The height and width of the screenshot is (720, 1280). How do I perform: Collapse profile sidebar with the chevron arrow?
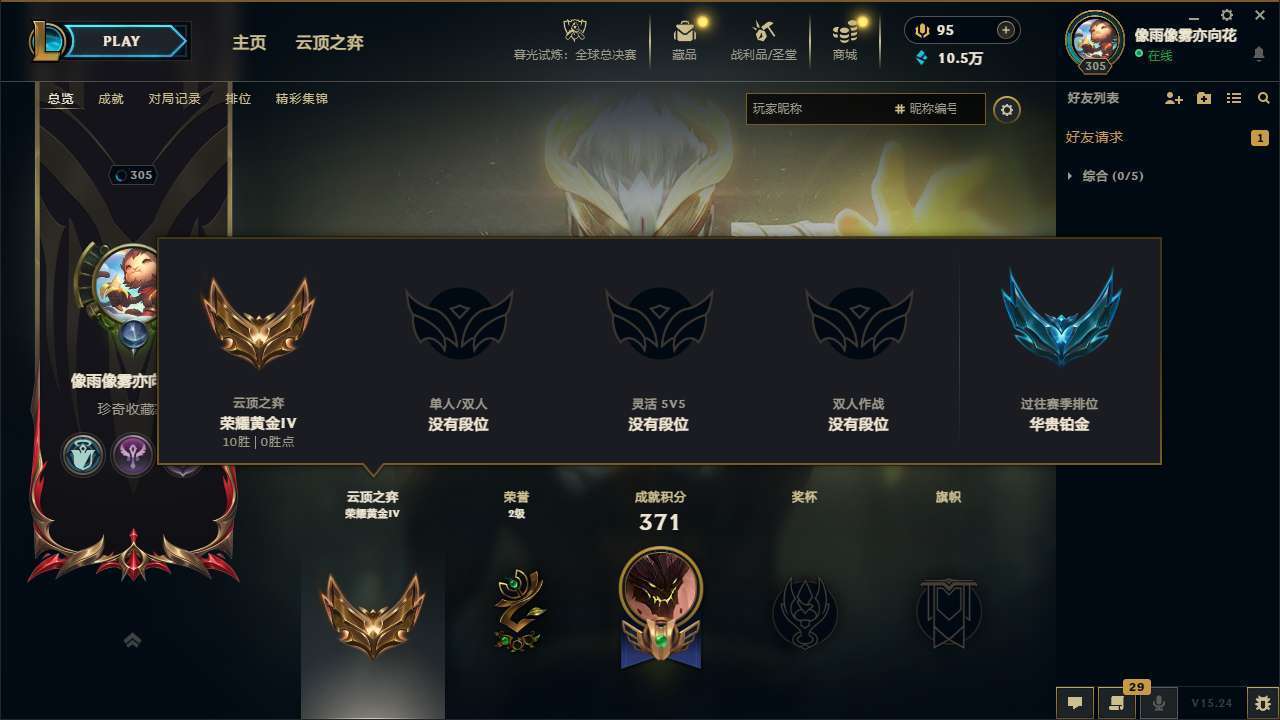tap(133, 640)
